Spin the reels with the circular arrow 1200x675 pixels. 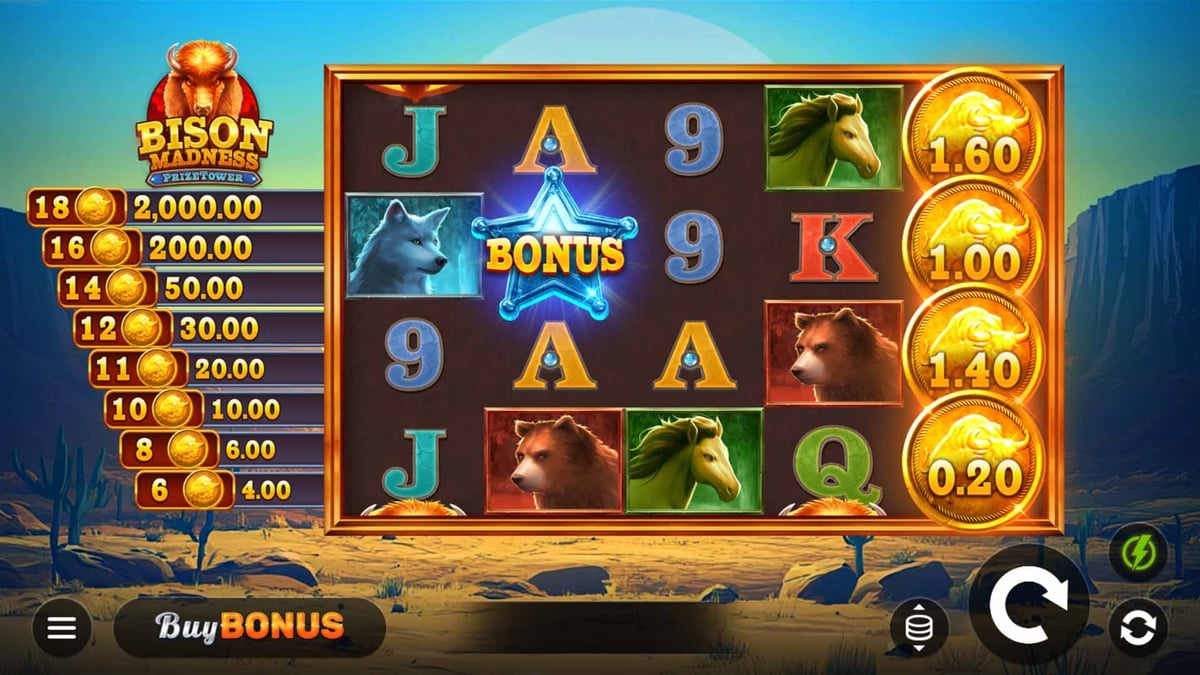click(1029, 603)
